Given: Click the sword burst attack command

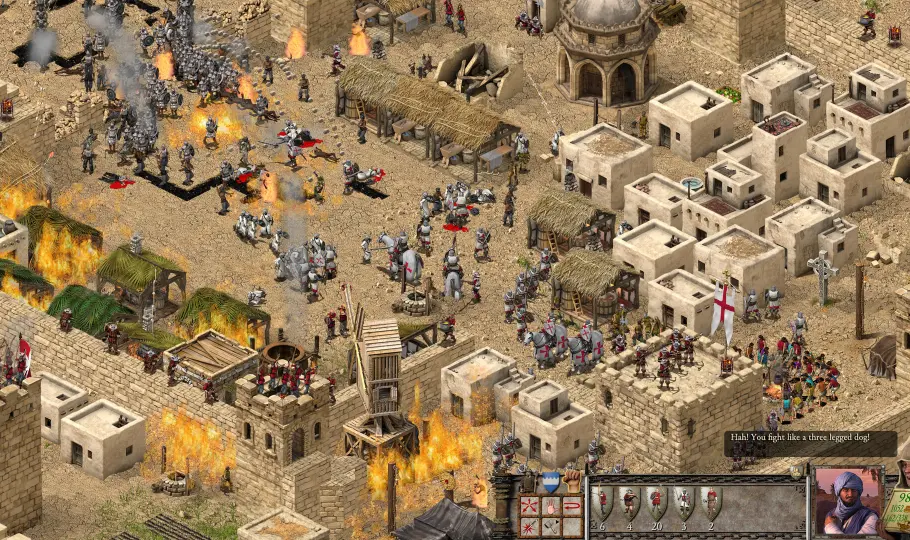Looking at the screenshot, I should (x=530, y=526).
